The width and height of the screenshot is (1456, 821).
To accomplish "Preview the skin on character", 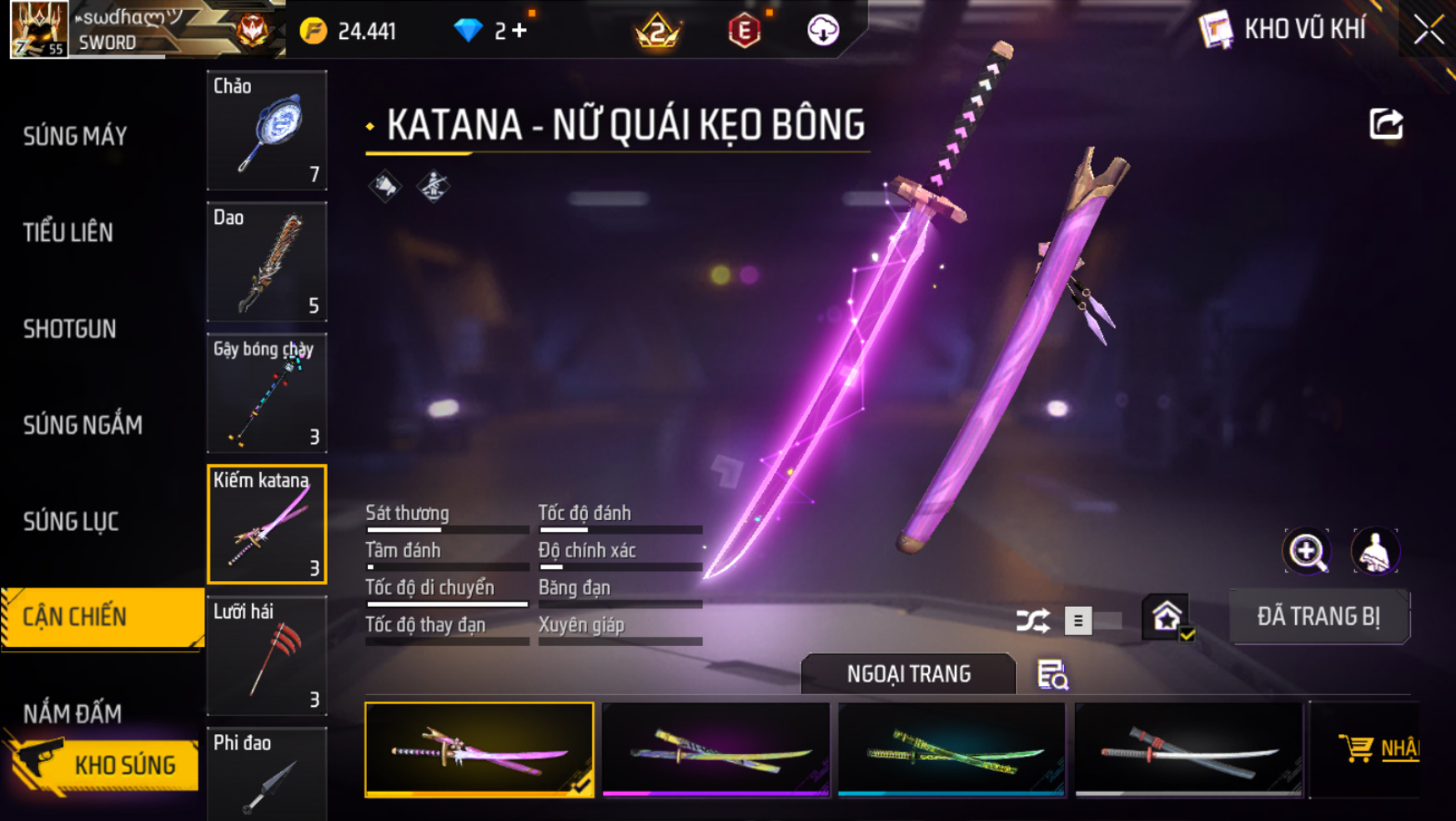I will point(1374,551).
